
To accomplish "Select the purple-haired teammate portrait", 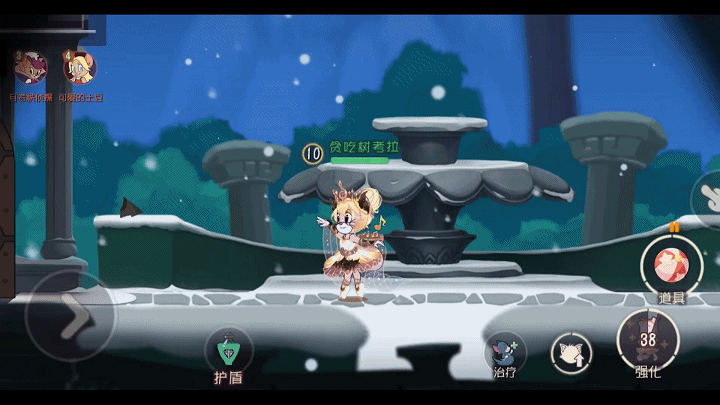I will [30, 68].
